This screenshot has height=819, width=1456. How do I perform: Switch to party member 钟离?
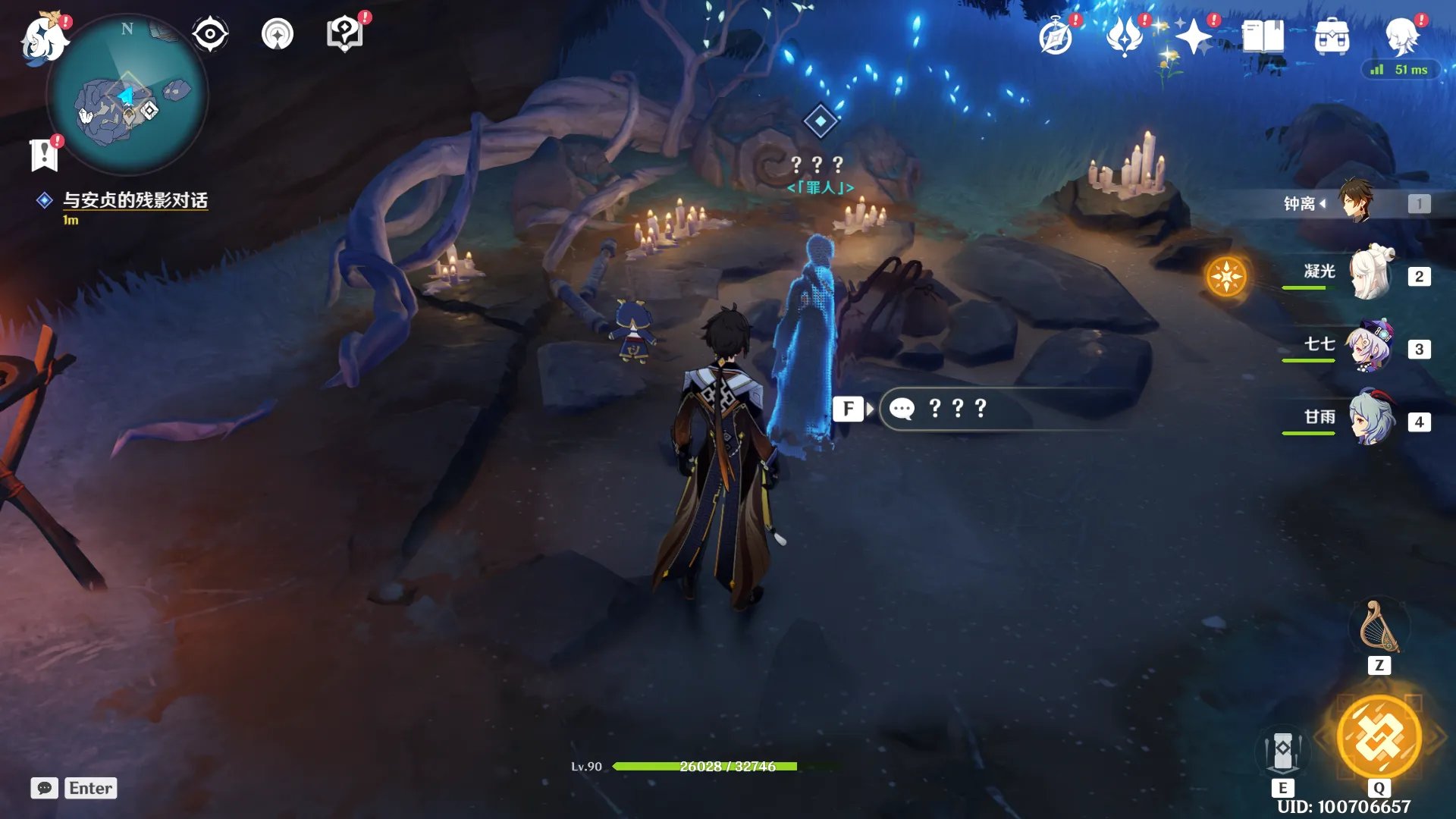click(x=1356, y=202)
